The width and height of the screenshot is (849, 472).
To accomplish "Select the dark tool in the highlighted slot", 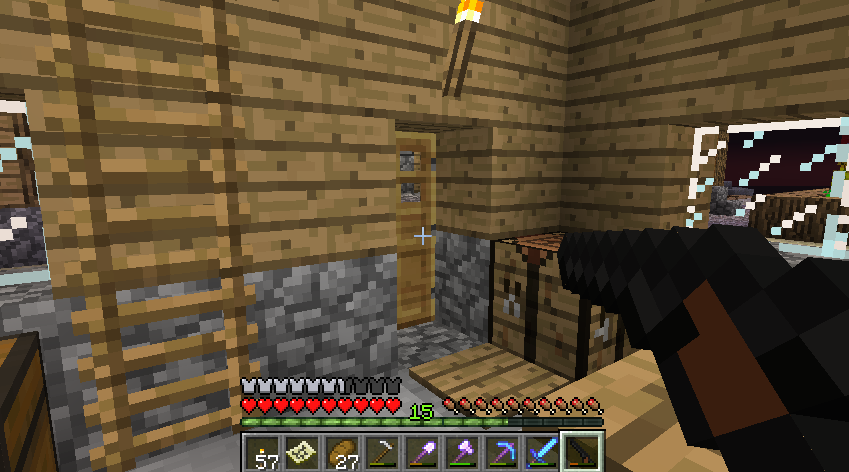I will pos(583,453).
